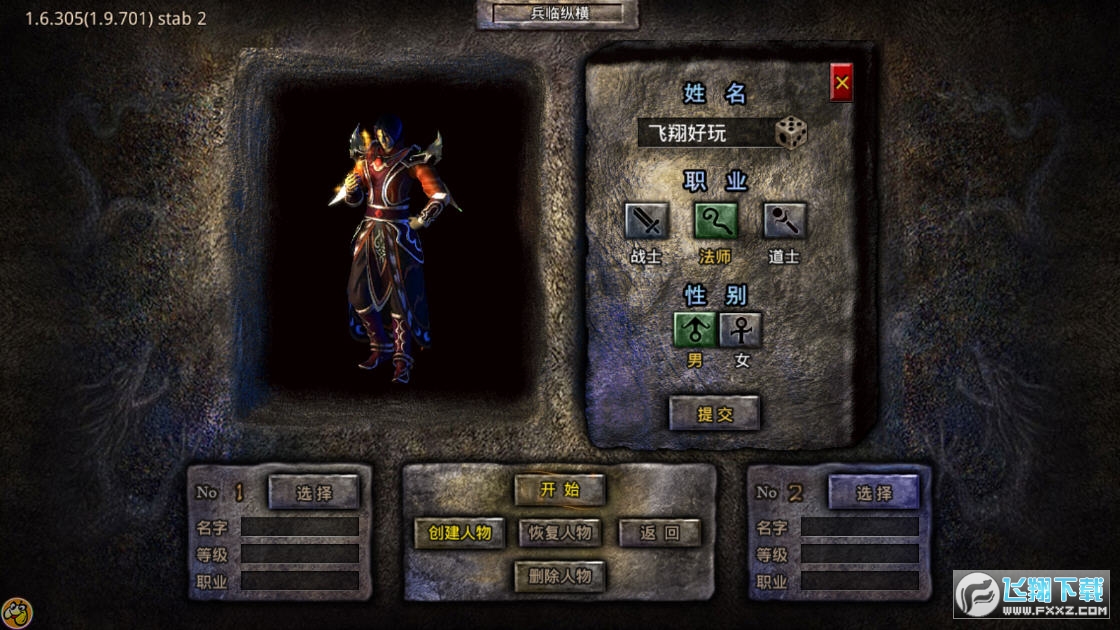Switch to the female gender icon

pos(741,329)
